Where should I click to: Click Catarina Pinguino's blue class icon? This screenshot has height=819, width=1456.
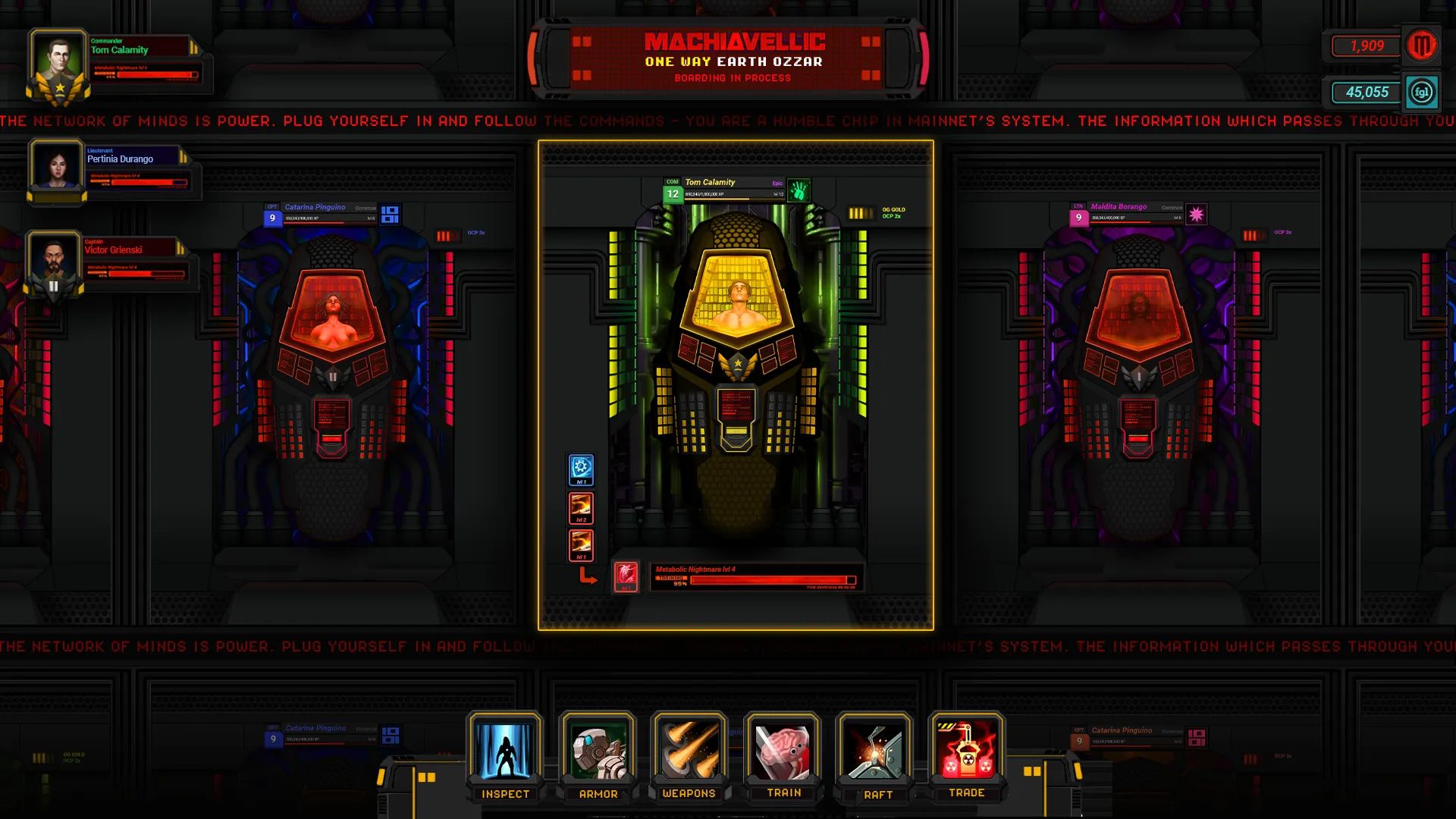390,215
